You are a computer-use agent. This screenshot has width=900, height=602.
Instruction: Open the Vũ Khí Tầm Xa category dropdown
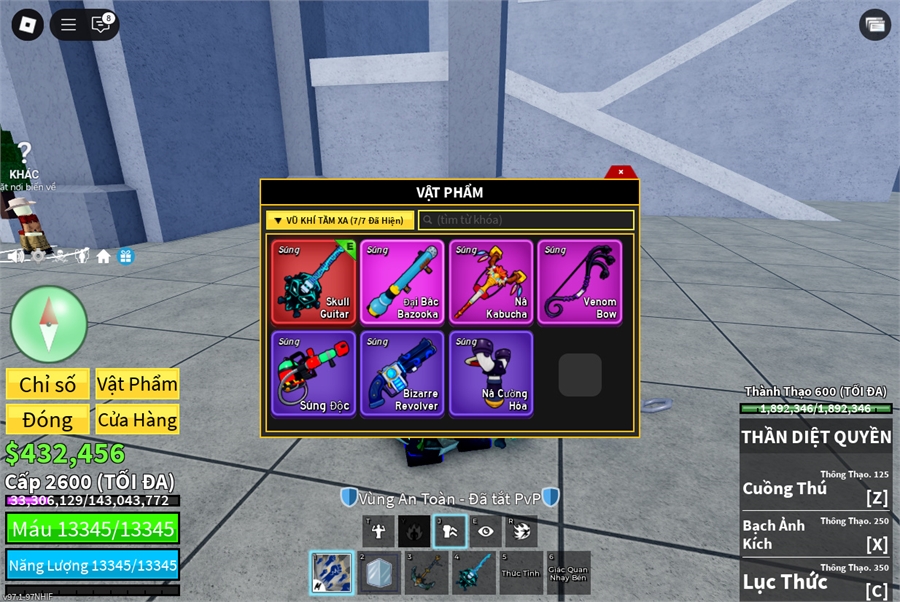point(340,220)
